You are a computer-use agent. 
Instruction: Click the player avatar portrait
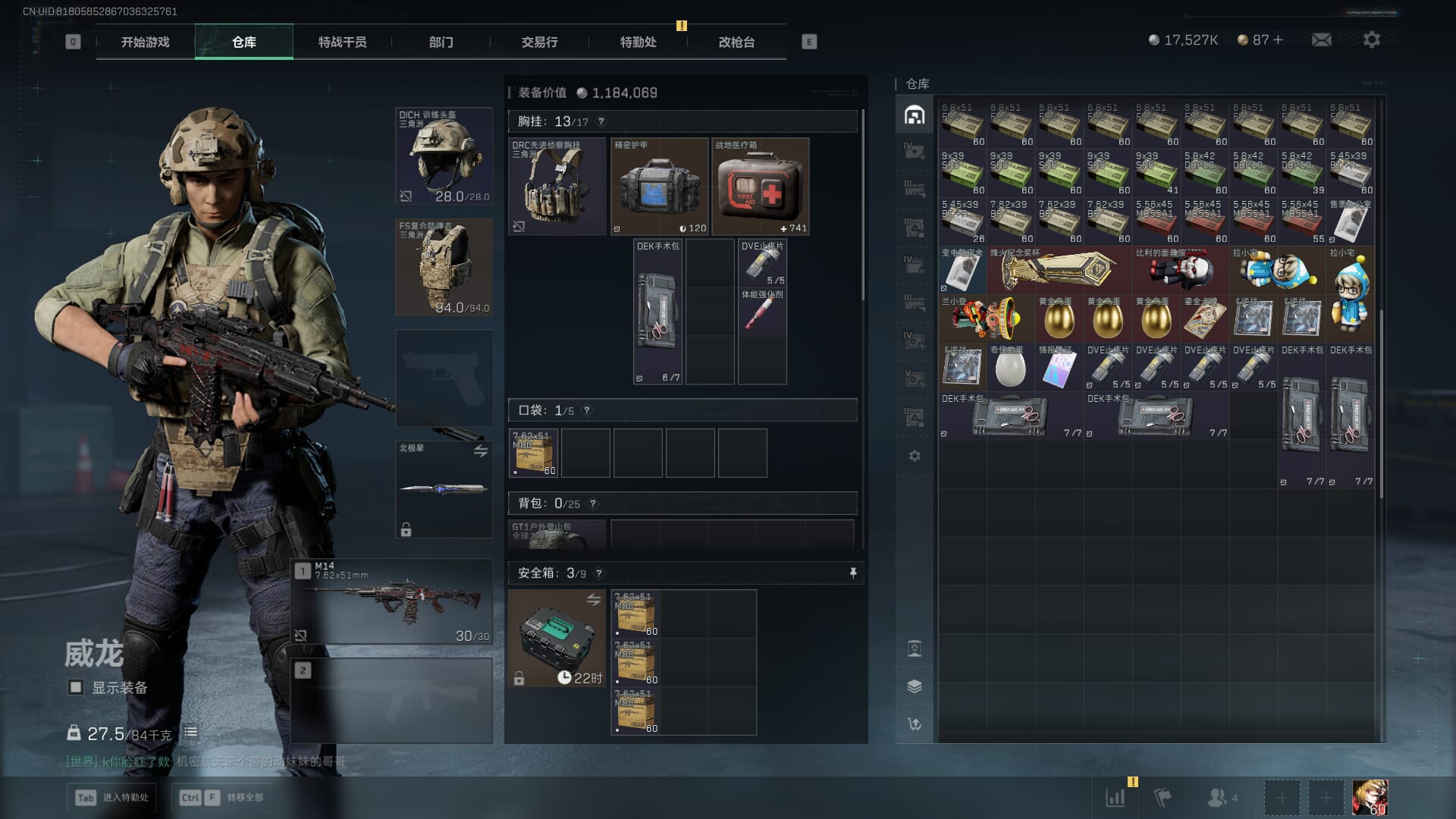click(x=1370, y=798)
